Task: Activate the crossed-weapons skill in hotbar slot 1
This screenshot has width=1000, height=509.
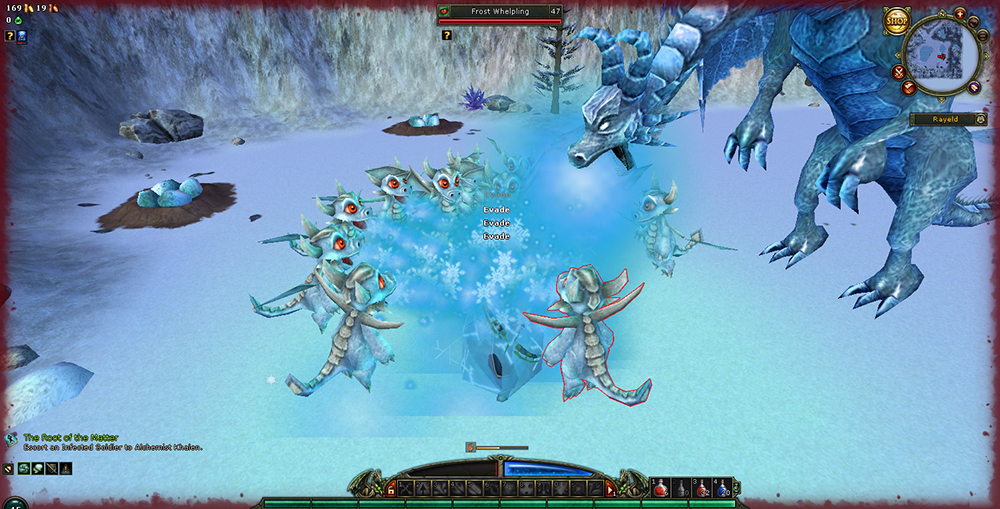Action: [405, 488]
